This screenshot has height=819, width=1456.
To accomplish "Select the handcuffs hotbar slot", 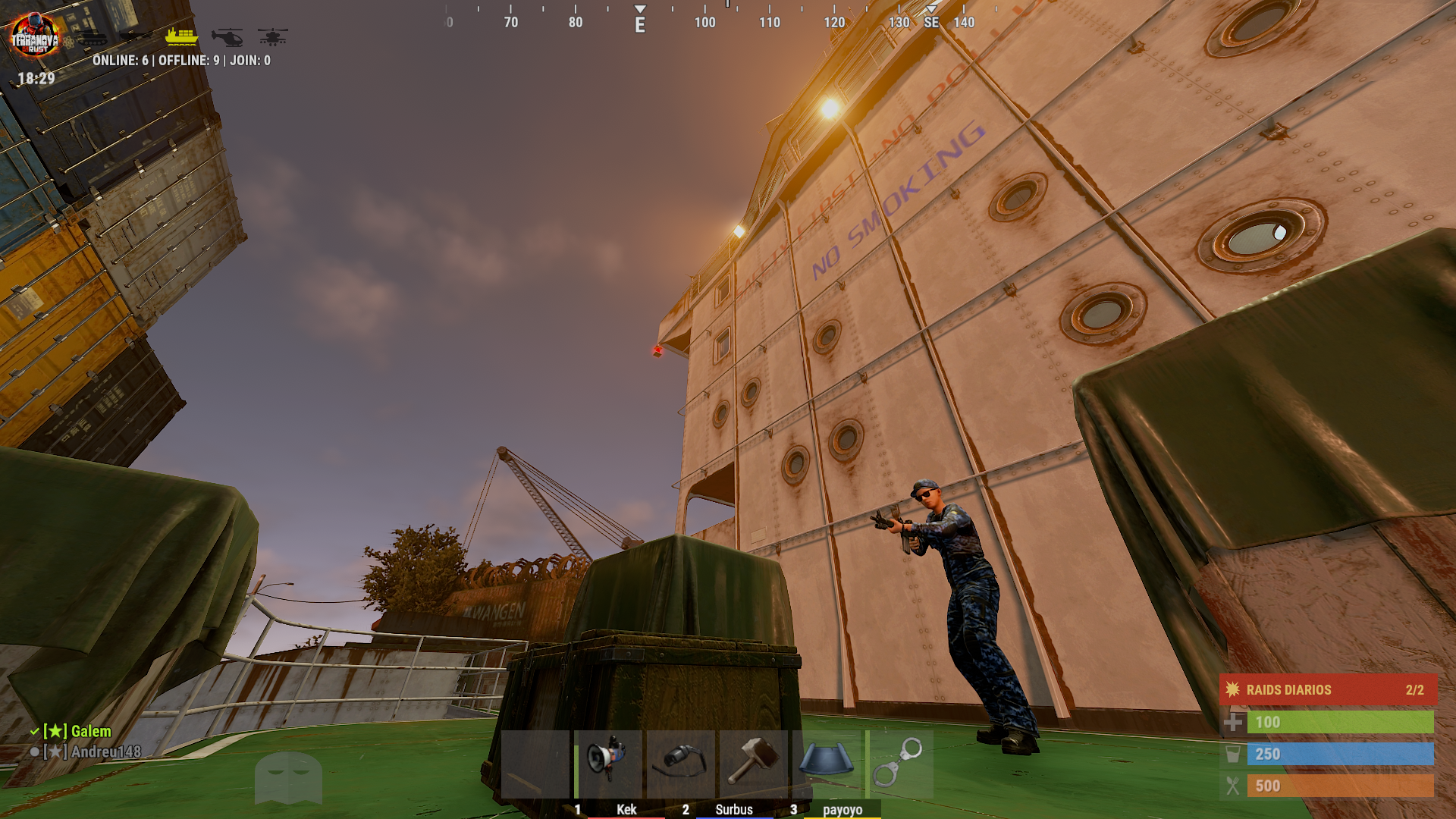I will (899, 761).
